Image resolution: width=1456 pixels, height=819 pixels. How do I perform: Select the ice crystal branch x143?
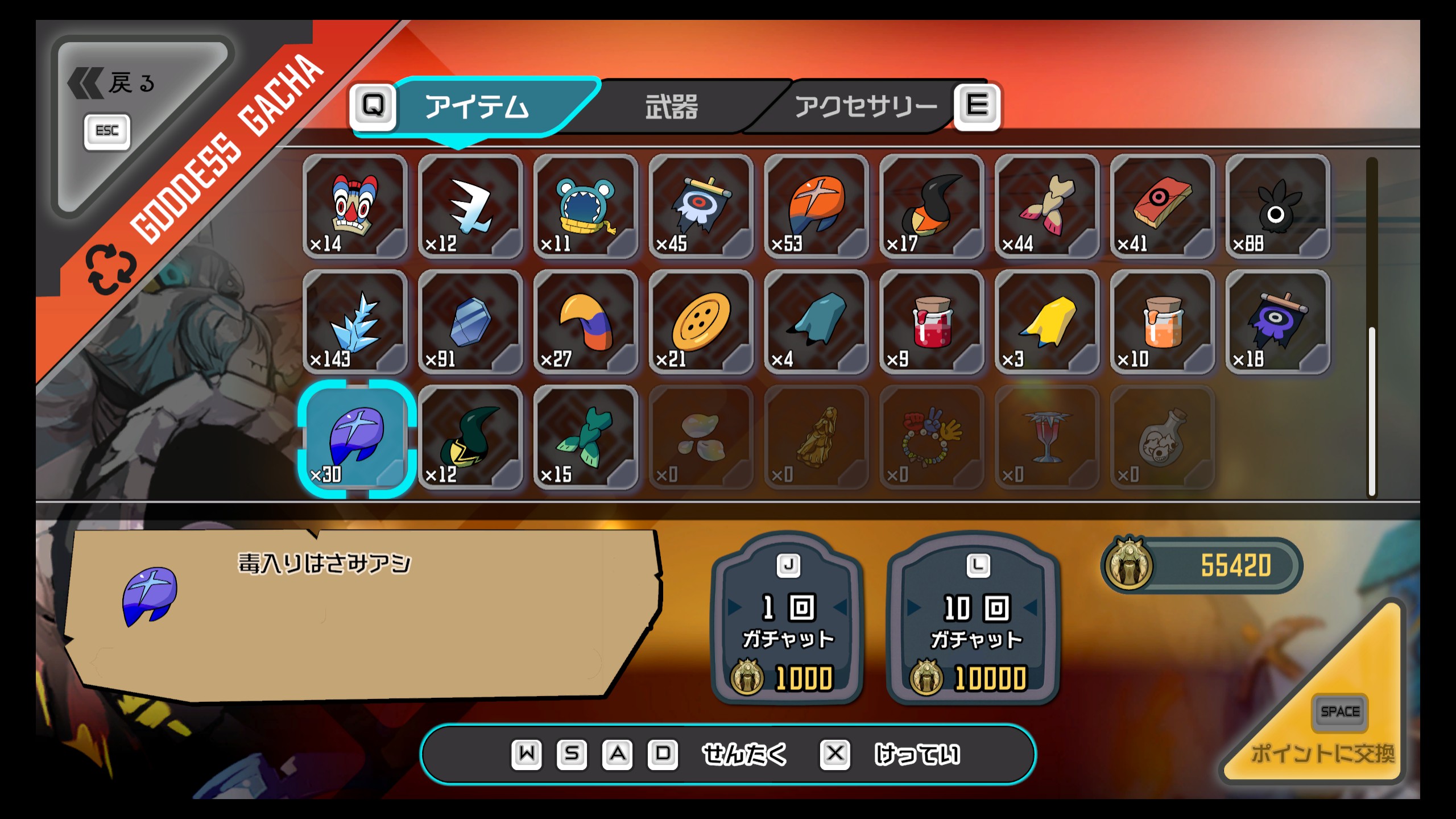[x=355, y=322]
